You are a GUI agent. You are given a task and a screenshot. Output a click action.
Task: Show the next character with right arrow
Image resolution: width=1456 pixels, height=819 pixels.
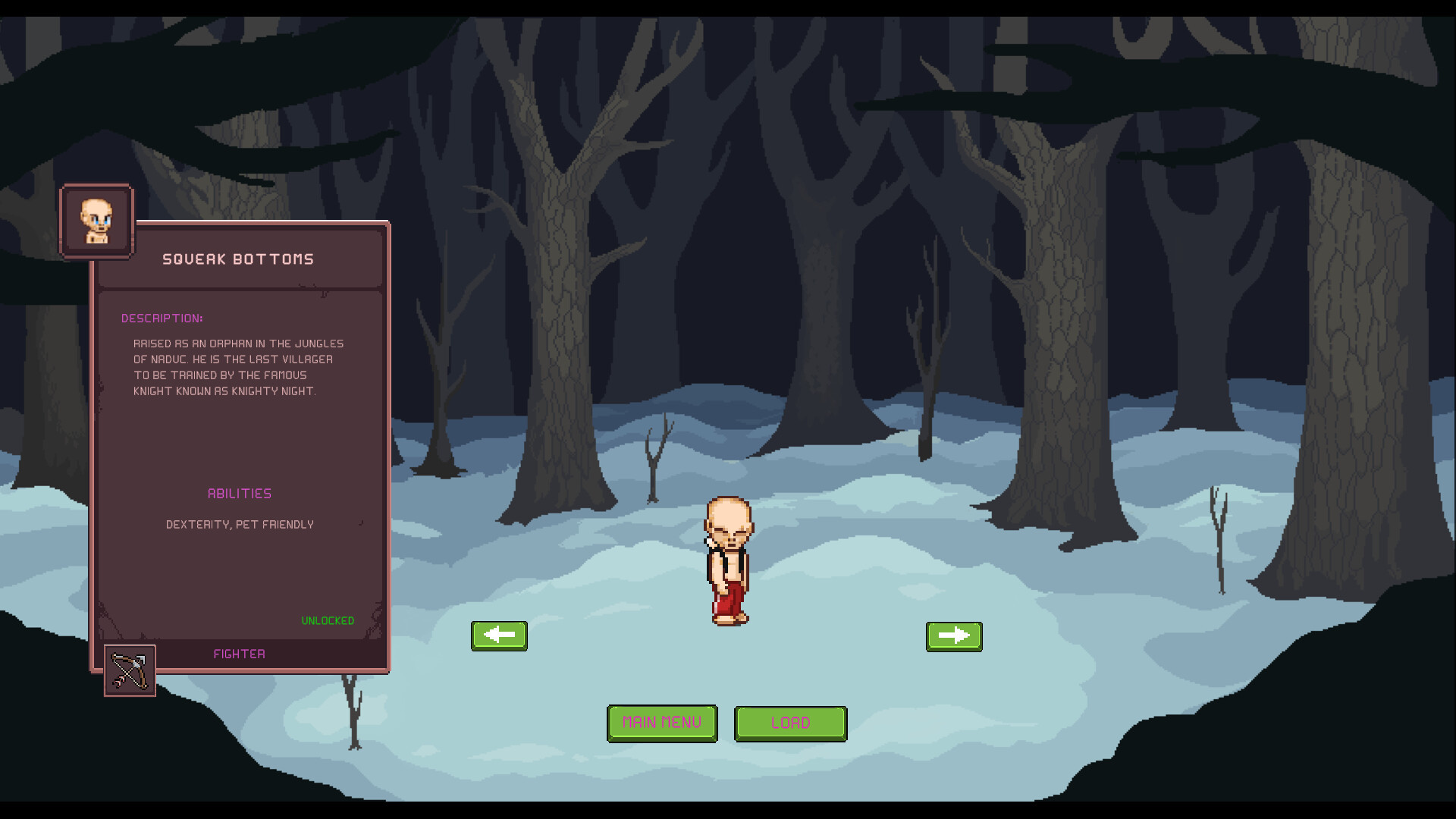point(954,636)
